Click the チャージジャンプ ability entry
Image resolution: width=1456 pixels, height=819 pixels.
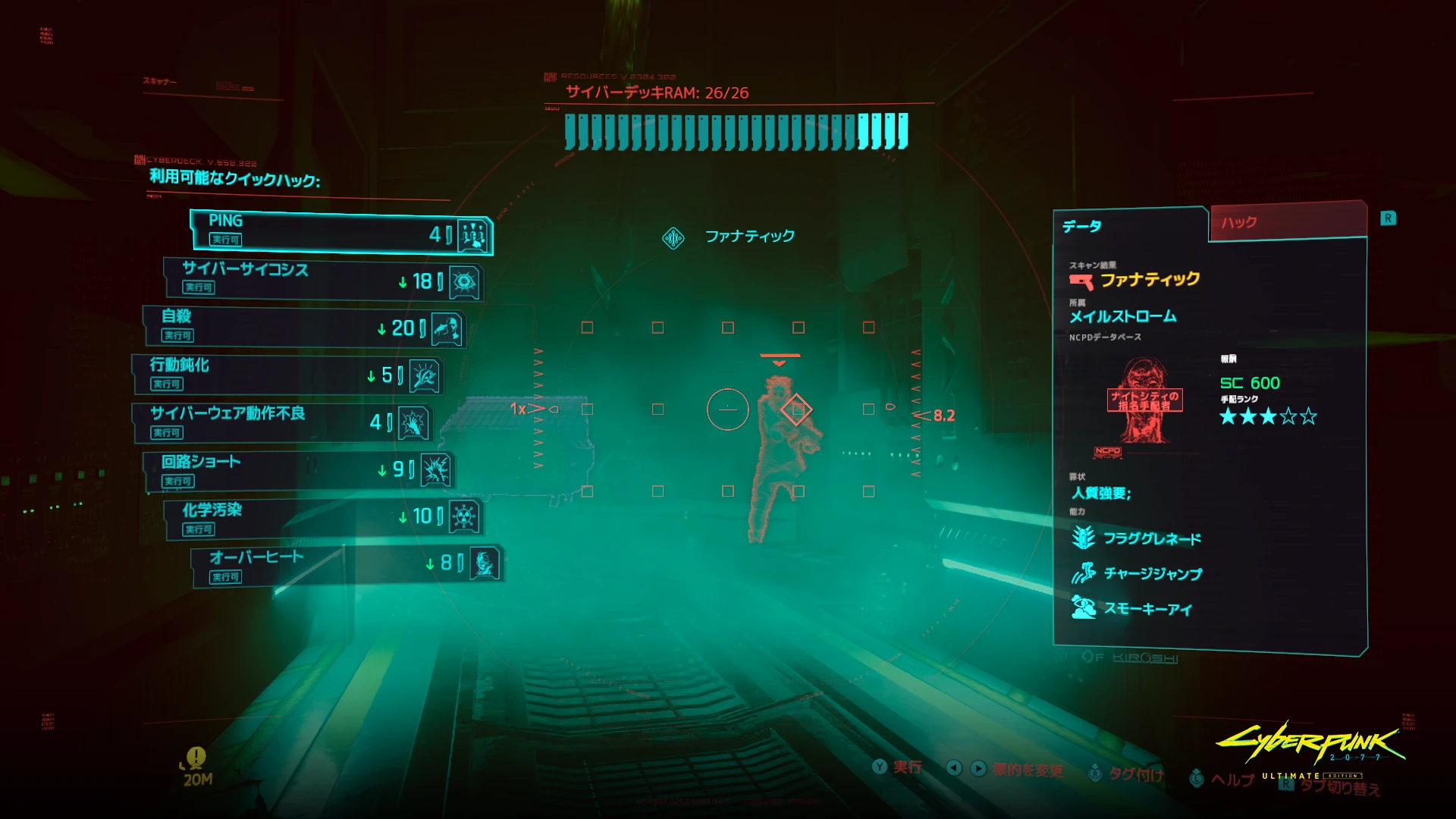1152,574
